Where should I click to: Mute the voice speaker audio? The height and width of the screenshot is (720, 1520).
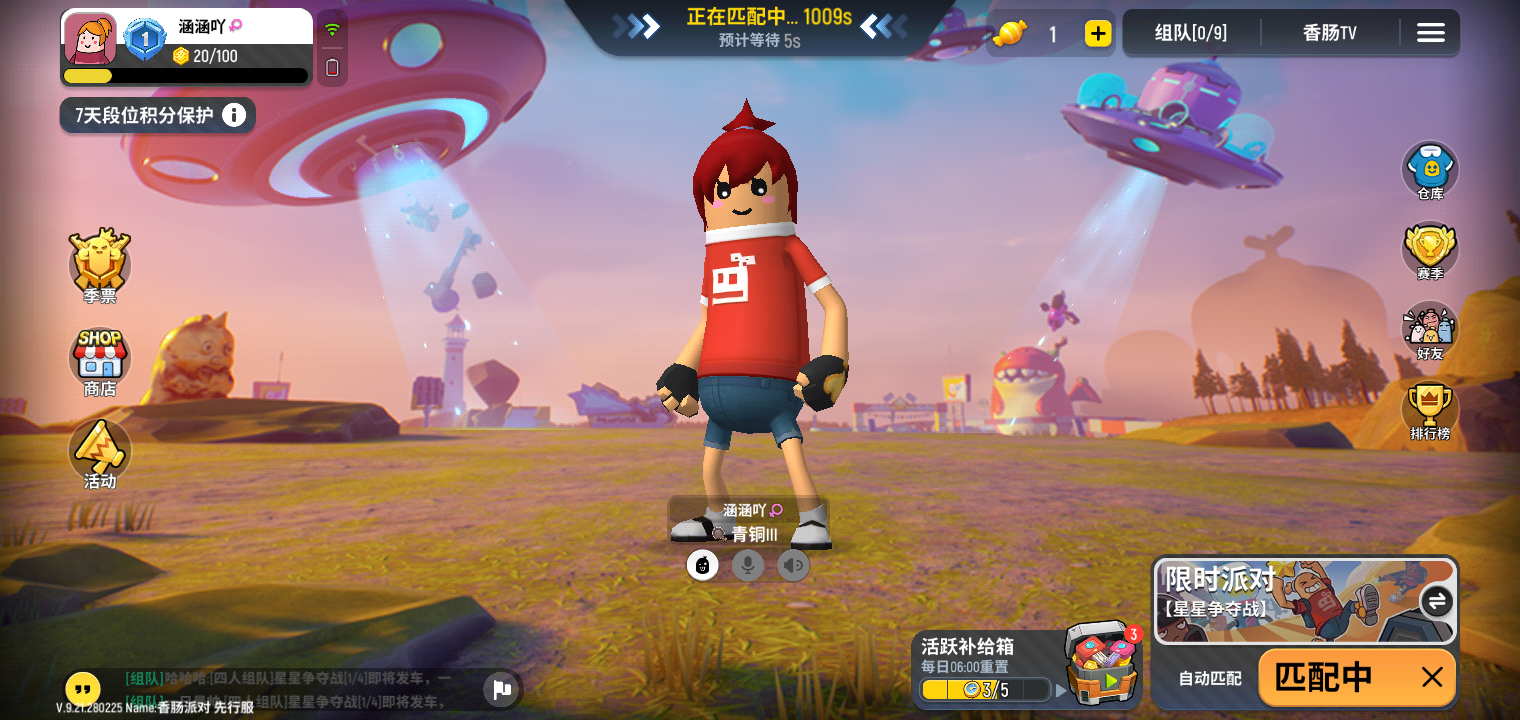(x=793, y=565)
